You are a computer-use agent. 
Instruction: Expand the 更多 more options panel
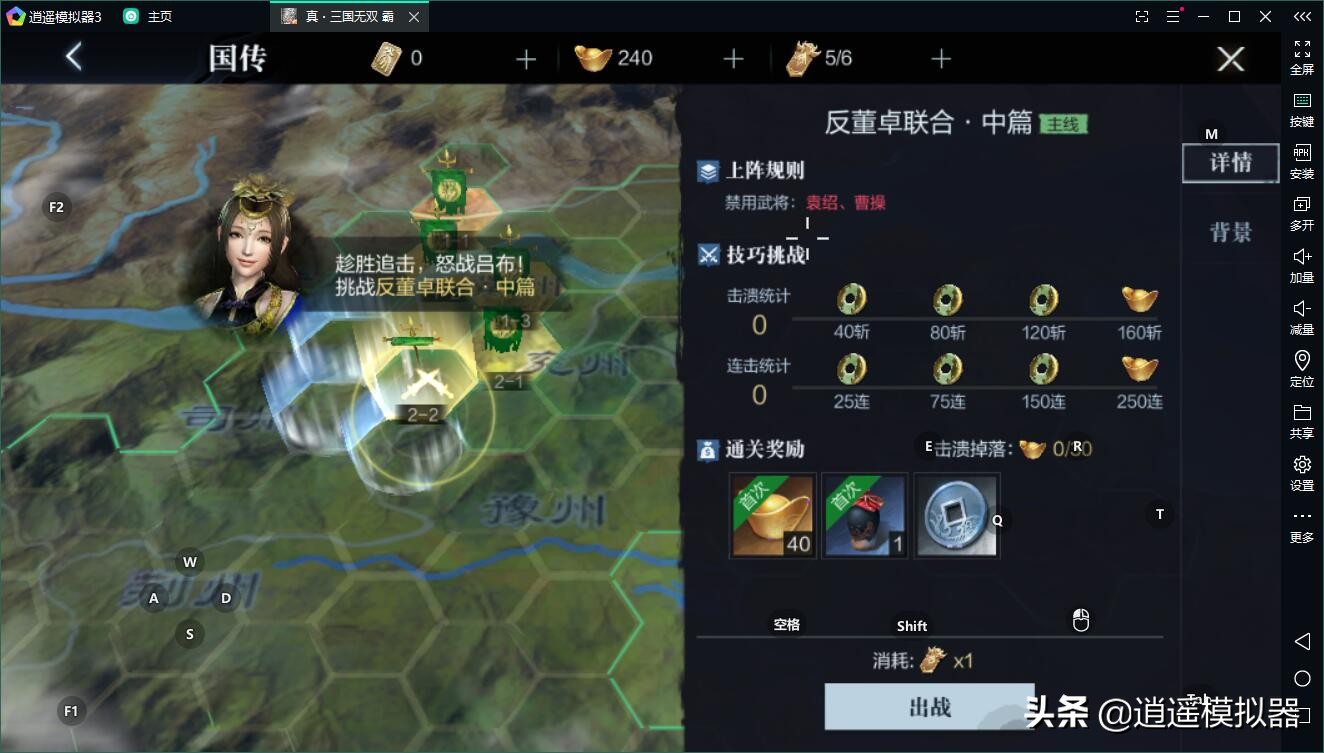1301,525
